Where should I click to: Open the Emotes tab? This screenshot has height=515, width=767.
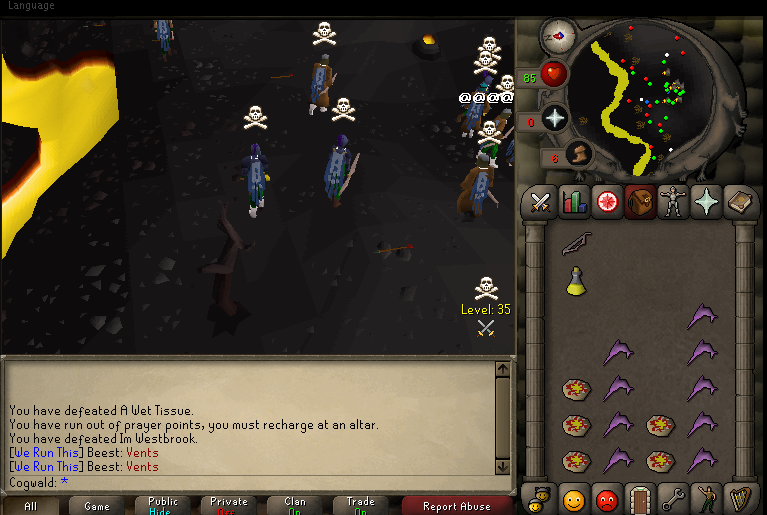click(x=706, y=497)
